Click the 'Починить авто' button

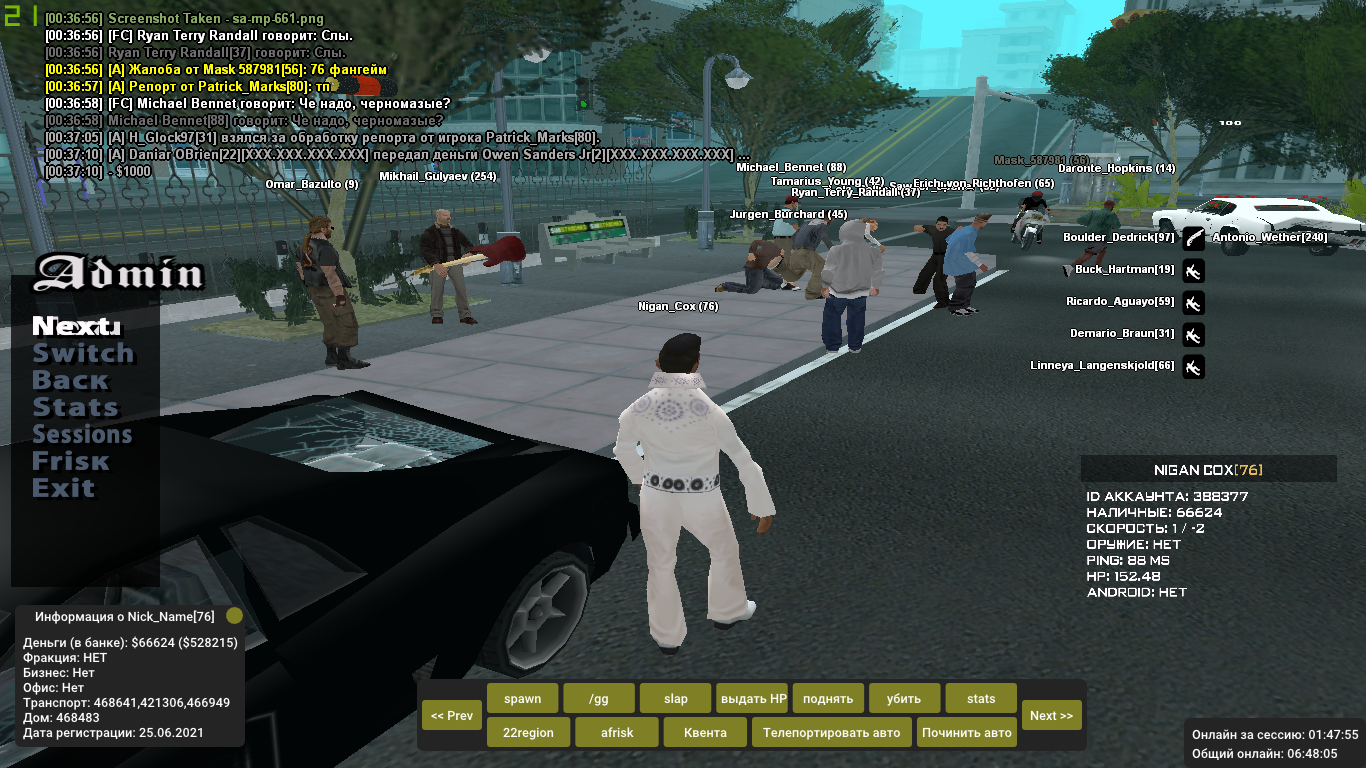coord(967,732)
